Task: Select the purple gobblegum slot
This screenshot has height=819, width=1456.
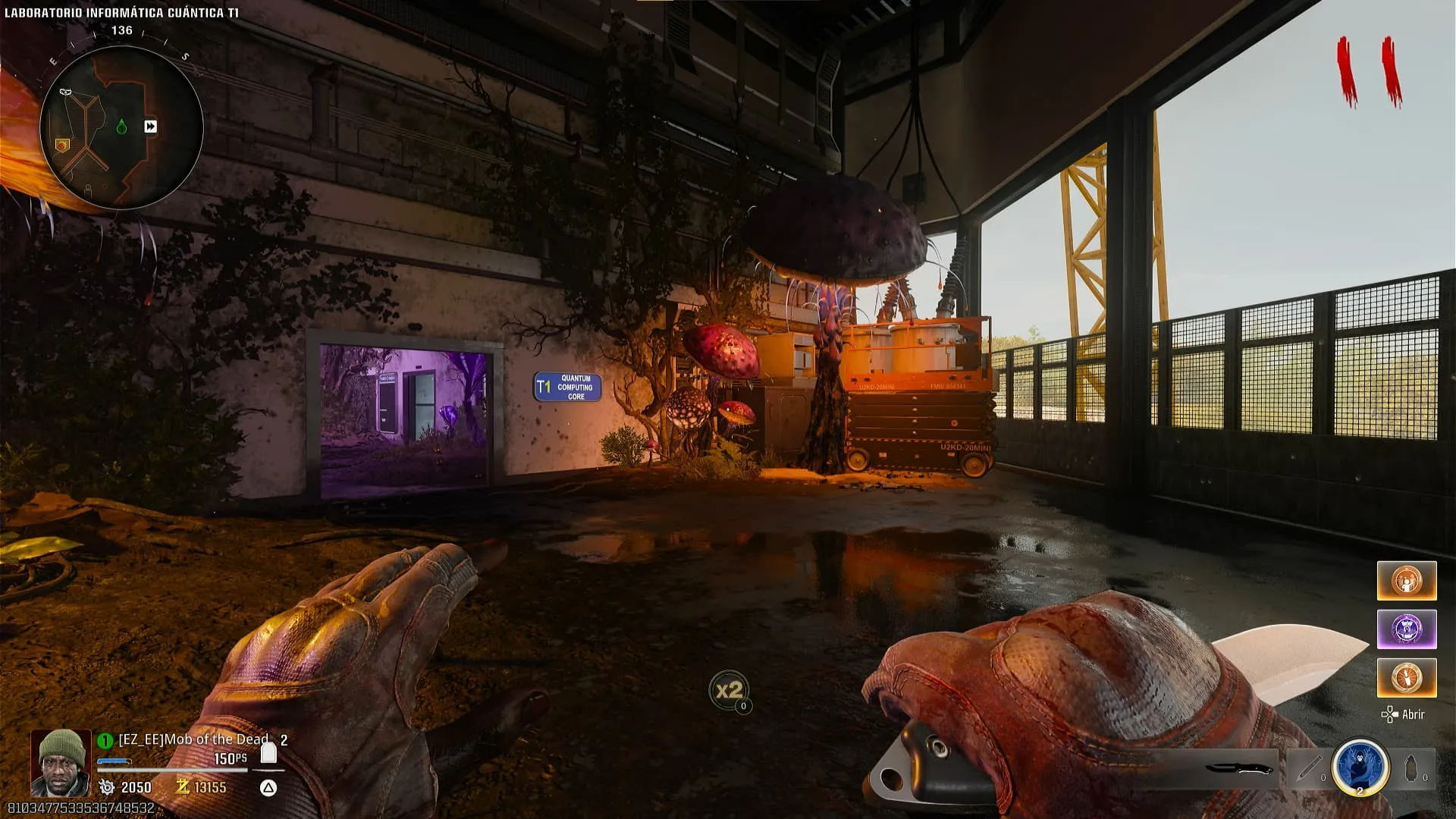Action: [x=1407, y=629]
